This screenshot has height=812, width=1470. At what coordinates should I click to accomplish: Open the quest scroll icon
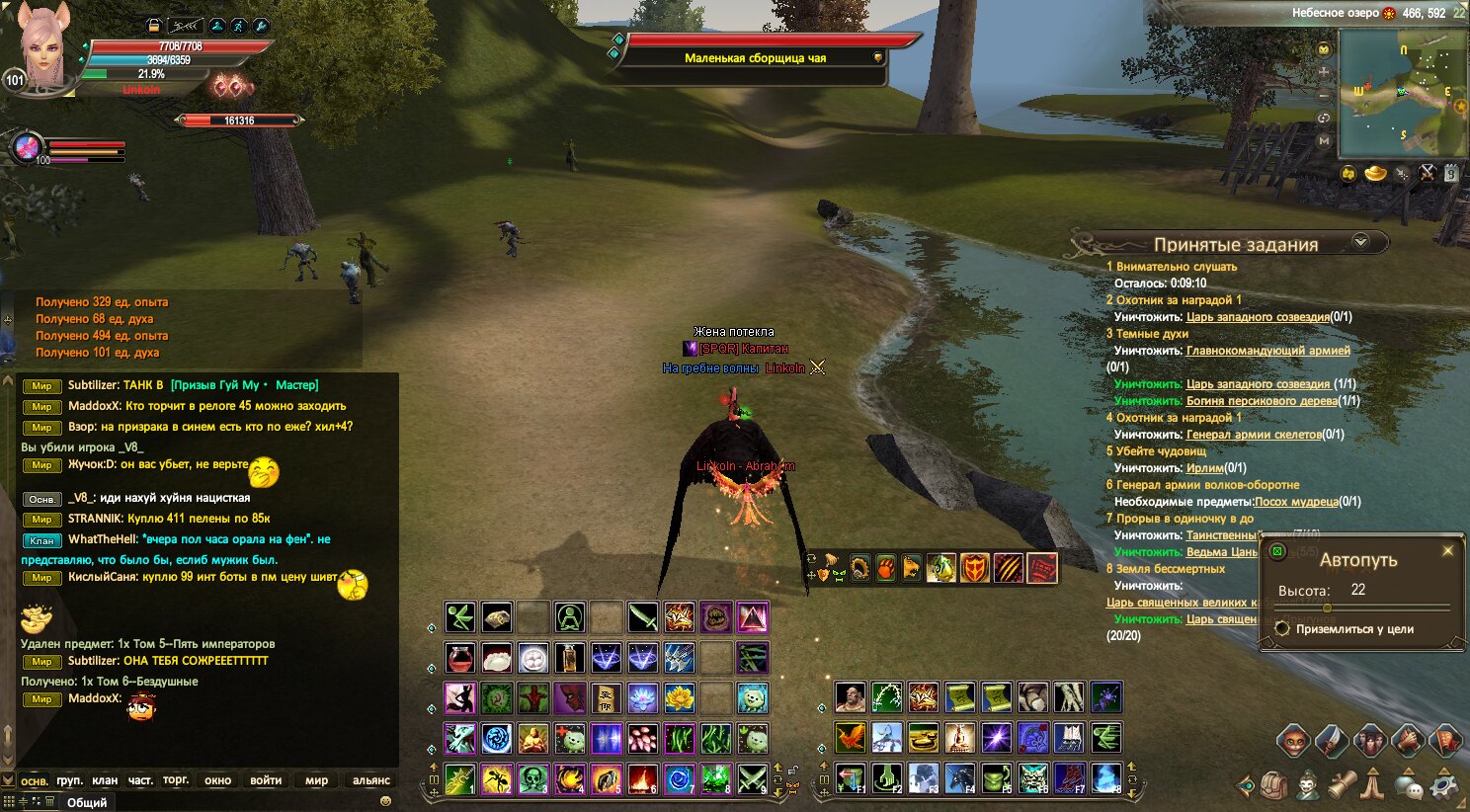(1342, 786)
